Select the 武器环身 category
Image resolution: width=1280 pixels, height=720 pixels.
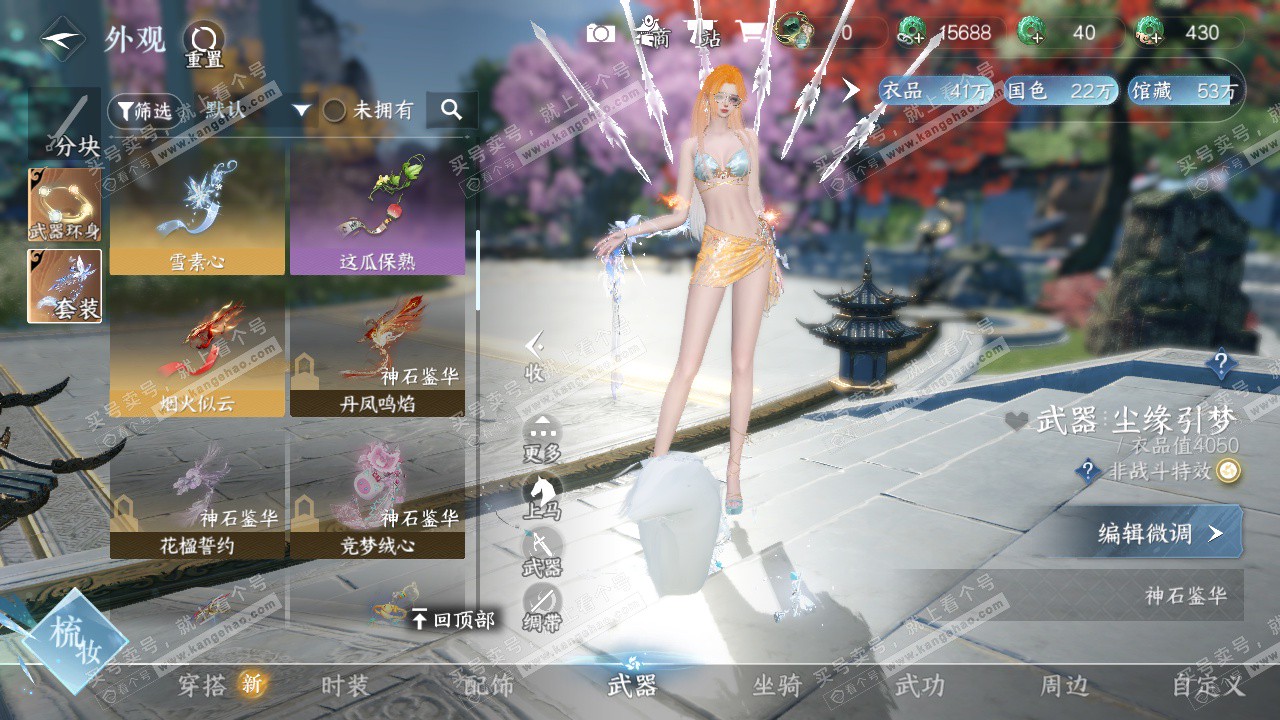click(x=64, y=205)
